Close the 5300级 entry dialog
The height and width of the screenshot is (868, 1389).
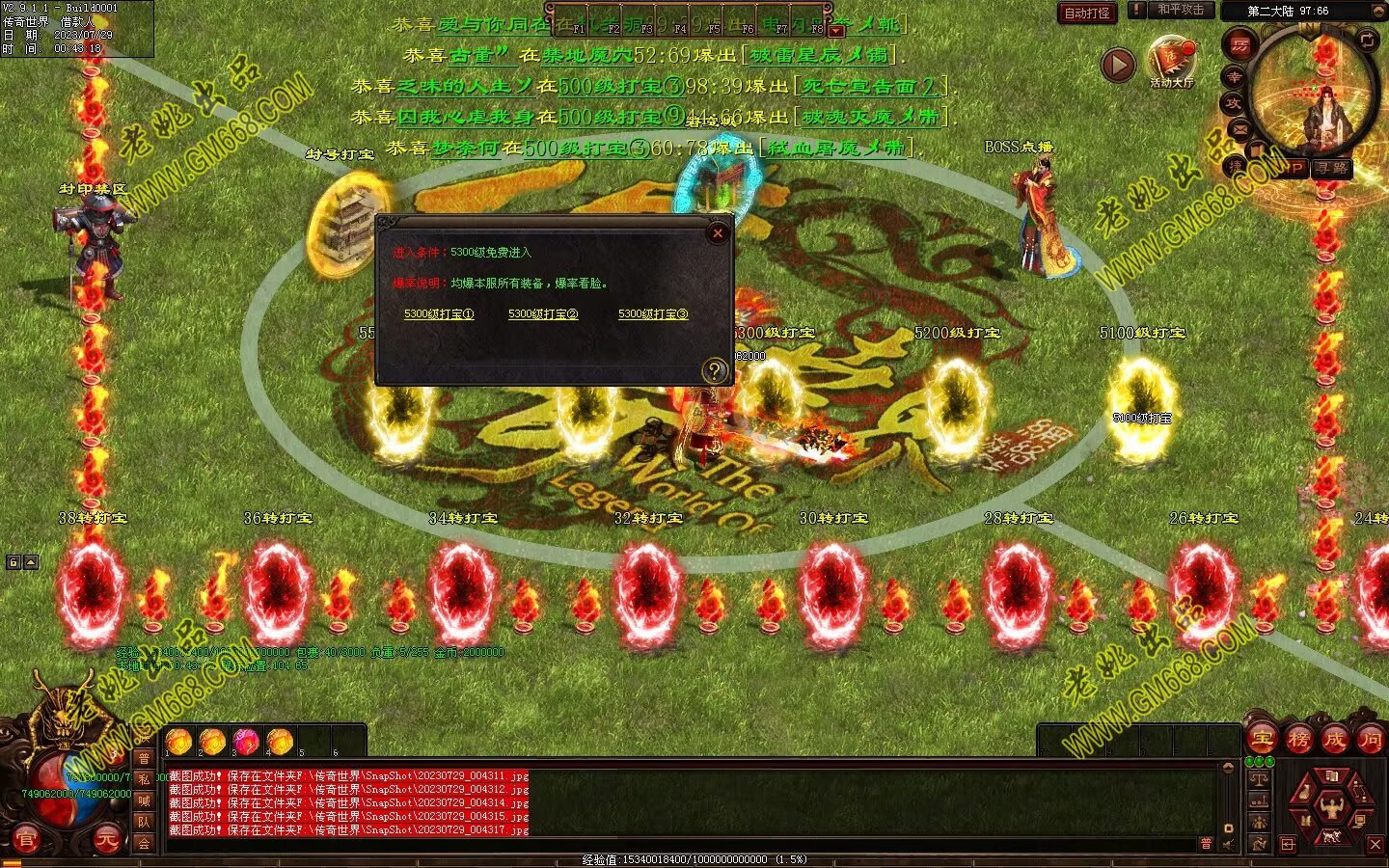[x=717, y=232]
